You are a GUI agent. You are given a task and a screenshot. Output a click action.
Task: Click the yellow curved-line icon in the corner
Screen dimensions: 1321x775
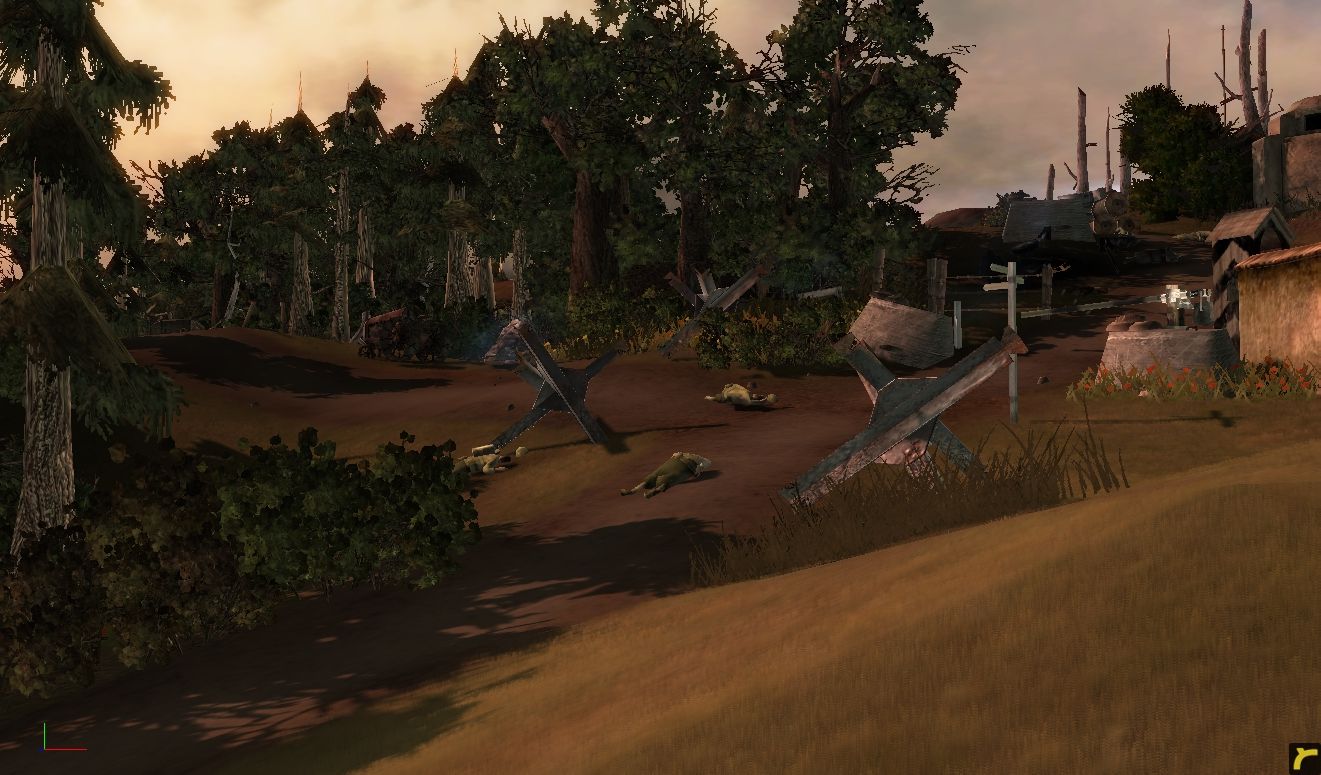pyautogui.click(x=1302, y=757)
